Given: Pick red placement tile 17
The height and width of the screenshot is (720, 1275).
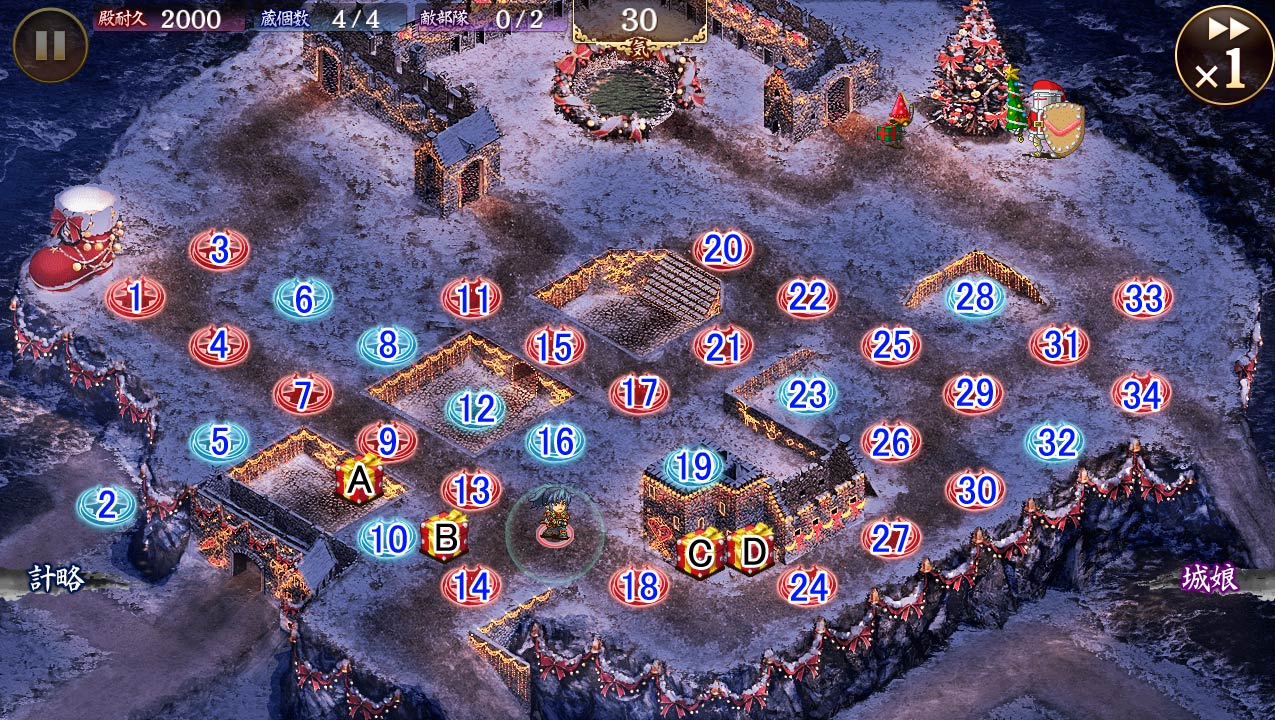Looking at the screenshot, I should (x=639, y=393).
